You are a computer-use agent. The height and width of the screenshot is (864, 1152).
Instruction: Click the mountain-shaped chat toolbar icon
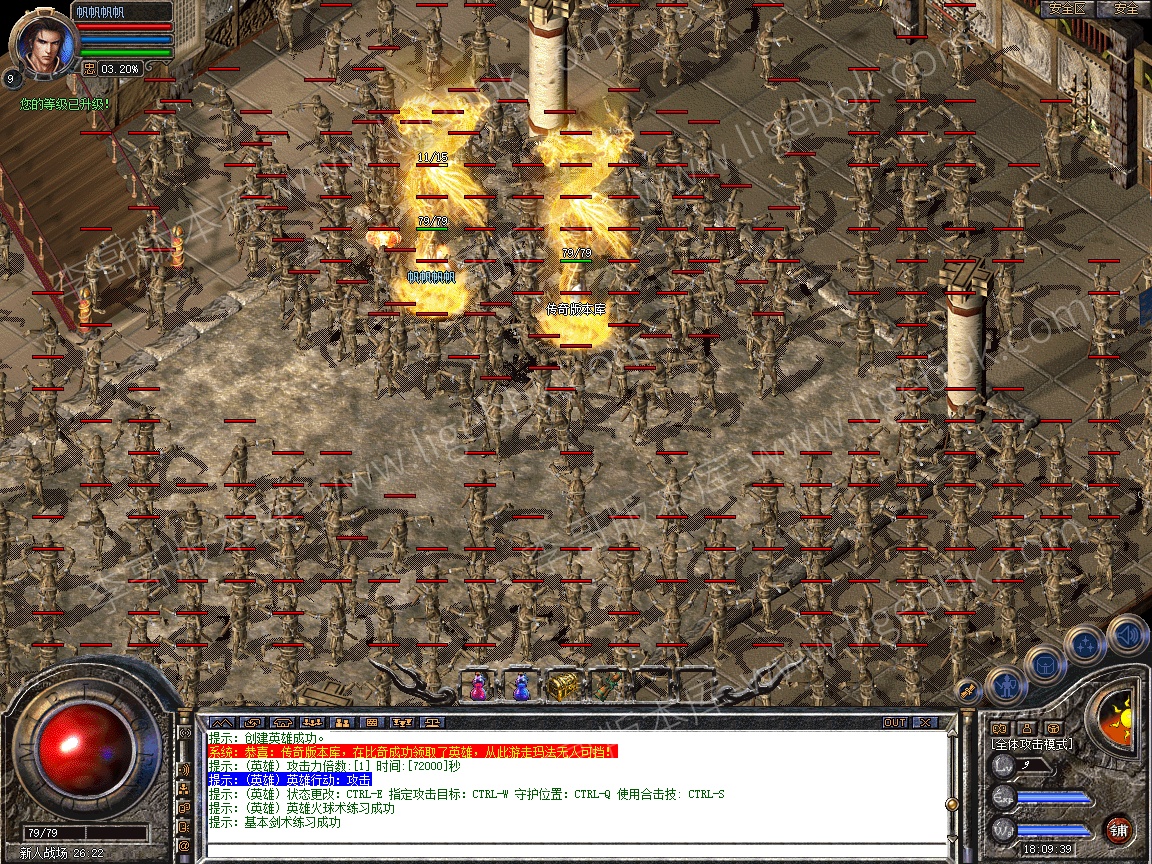click(221, 722)
